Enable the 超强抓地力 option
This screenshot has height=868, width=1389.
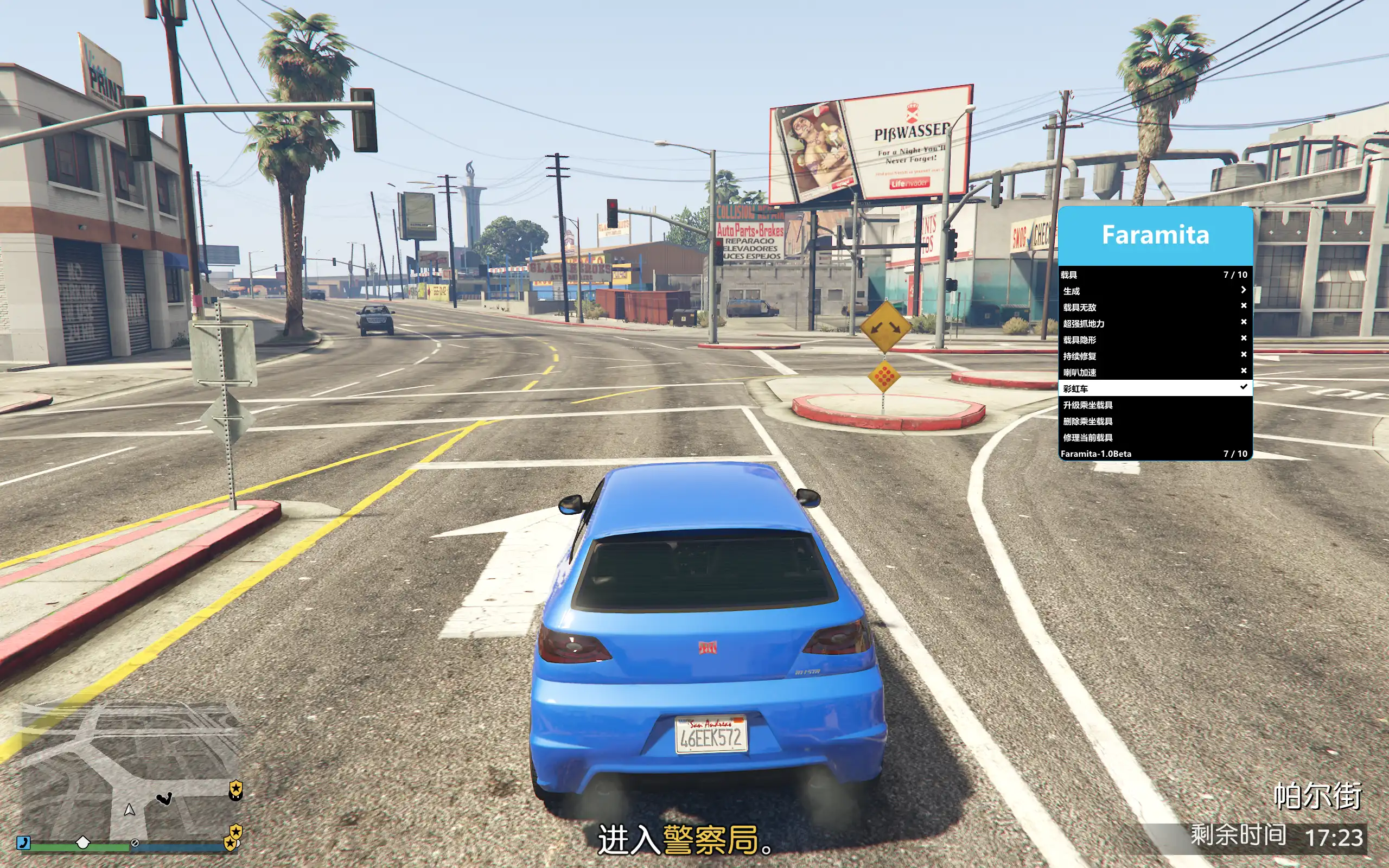pos(1154,323)
